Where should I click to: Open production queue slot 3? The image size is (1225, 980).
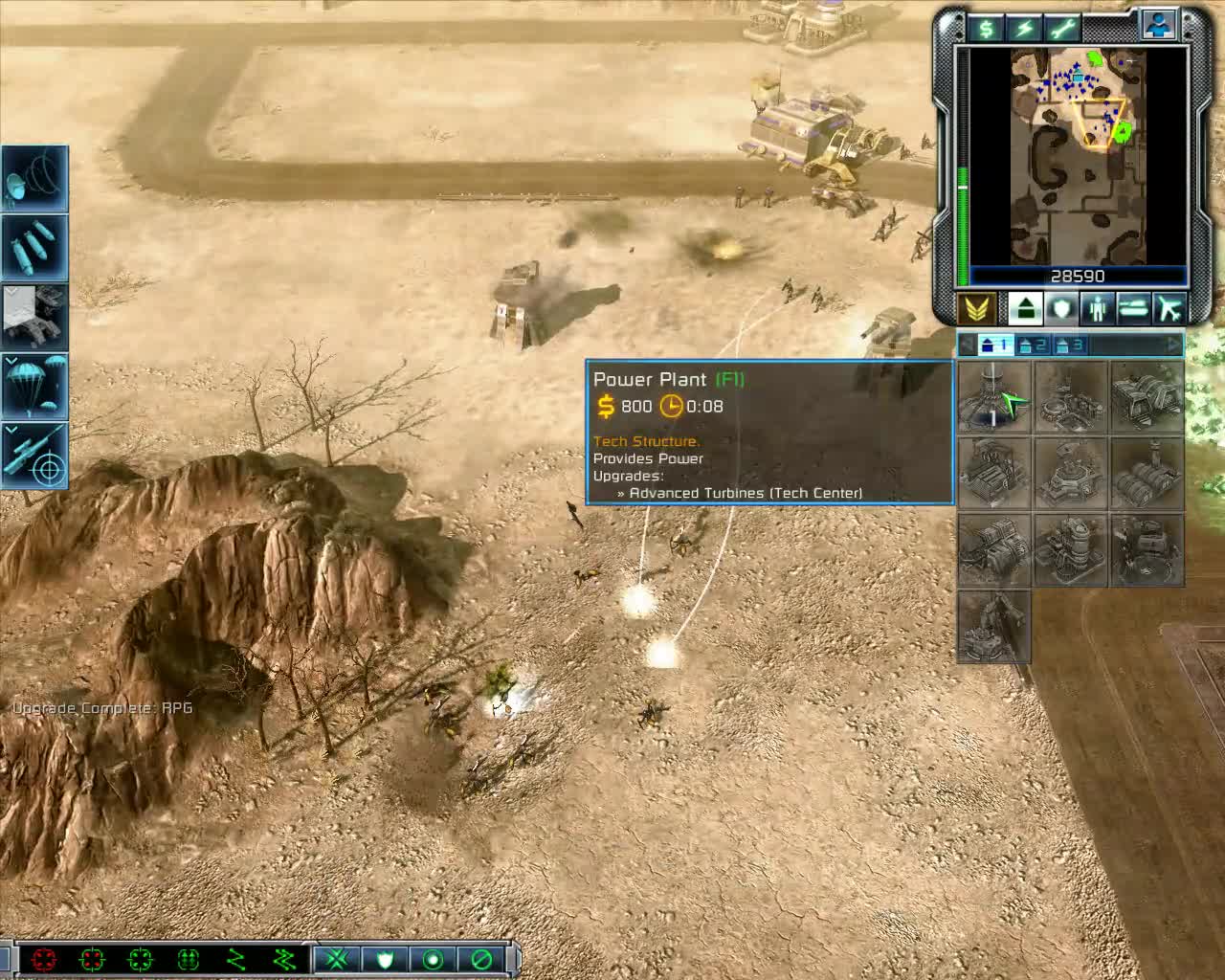pos(1070,345)
